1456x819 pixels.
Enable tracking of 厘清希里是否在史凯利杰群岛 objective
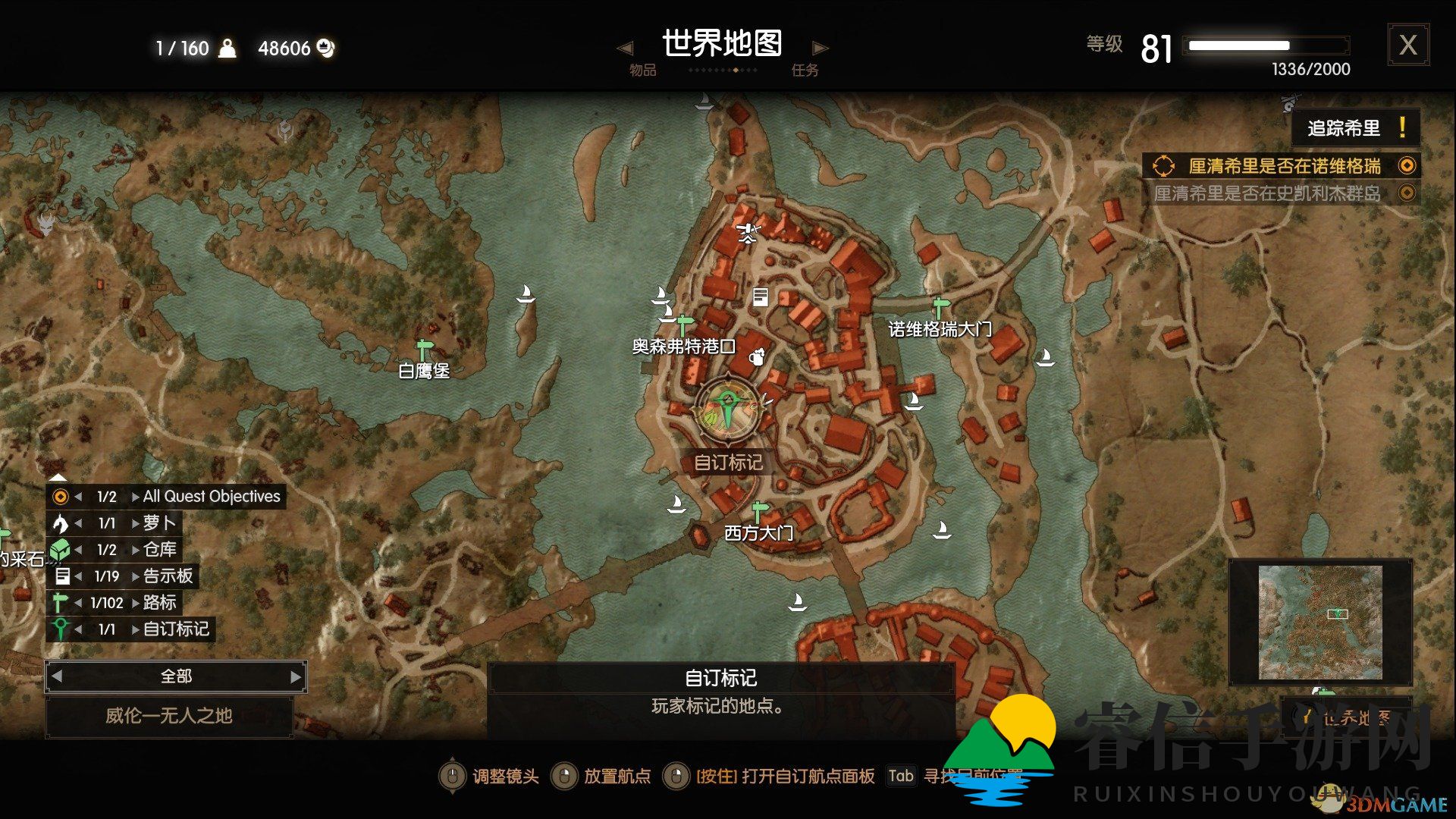point(1407,193)
